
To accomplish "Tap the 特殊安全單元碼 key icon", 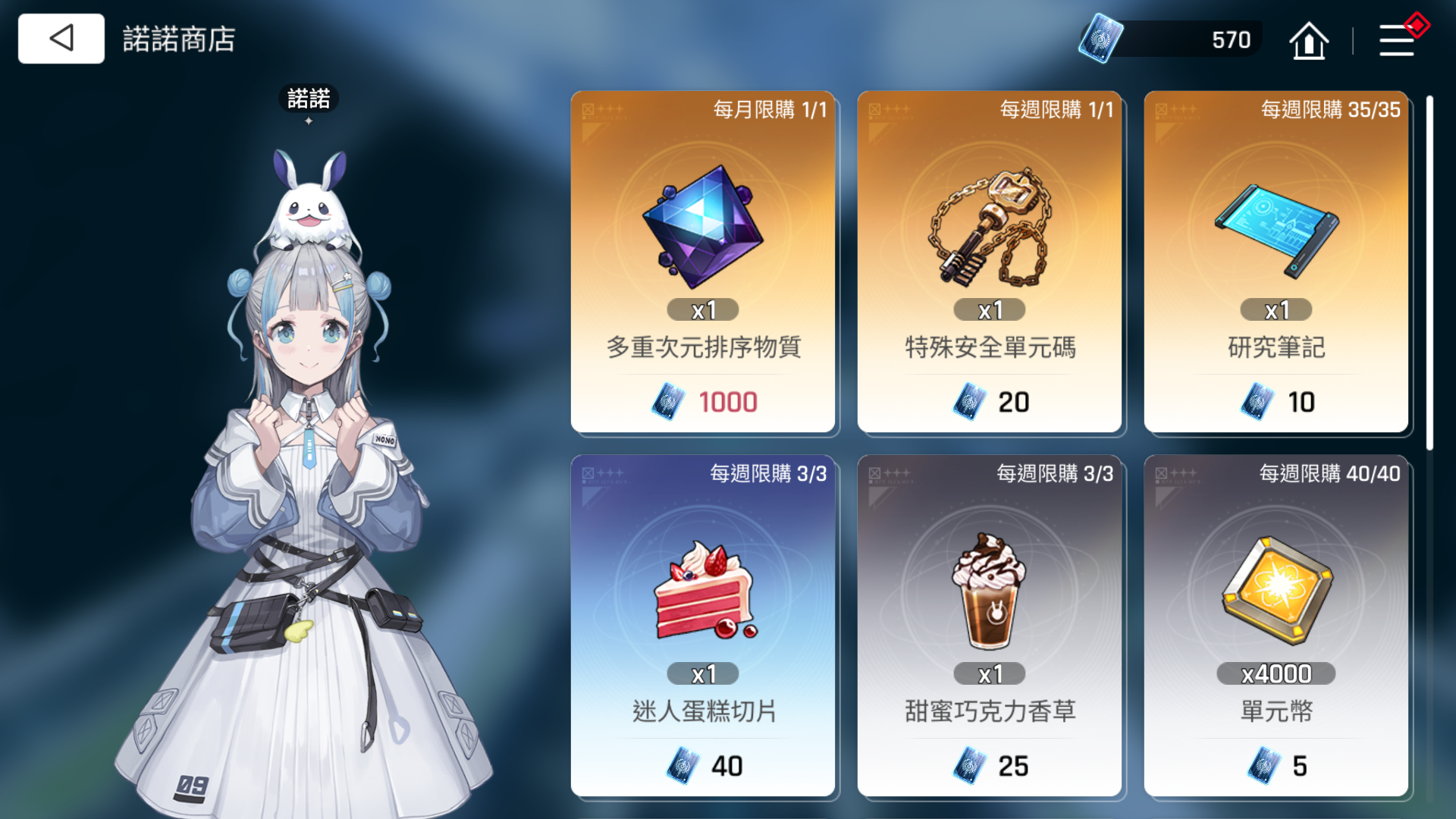I will pos(988,224).
